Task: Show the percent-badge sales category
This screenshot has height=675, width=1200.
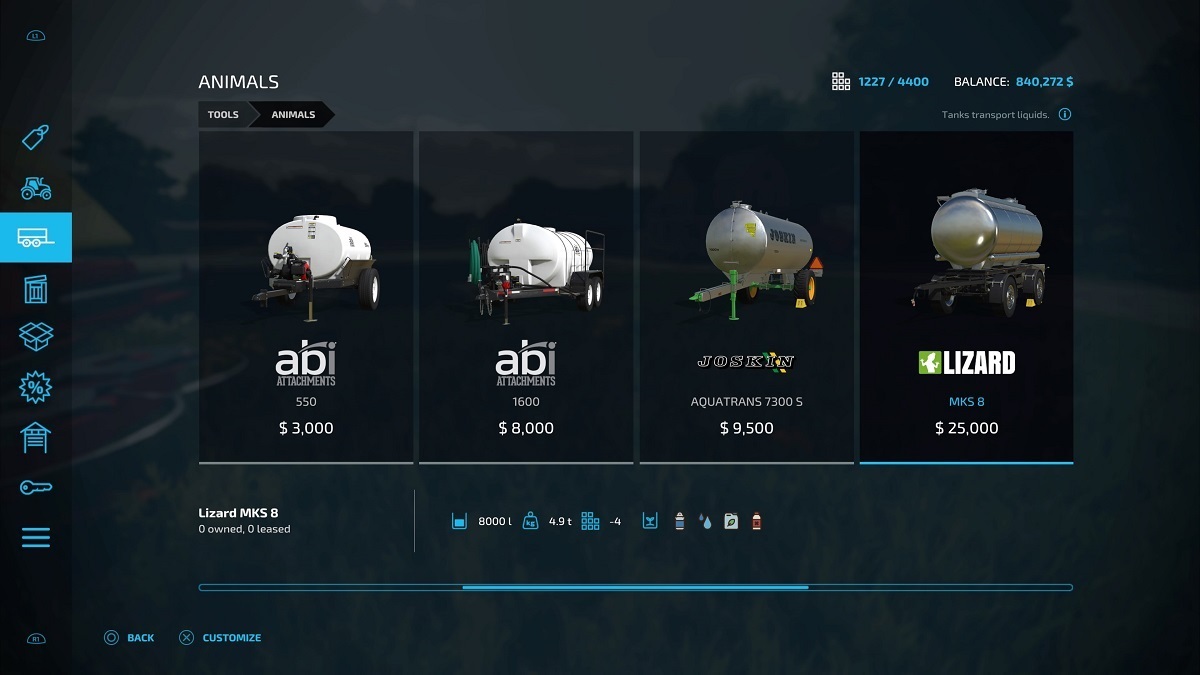Action: (36, 388)
